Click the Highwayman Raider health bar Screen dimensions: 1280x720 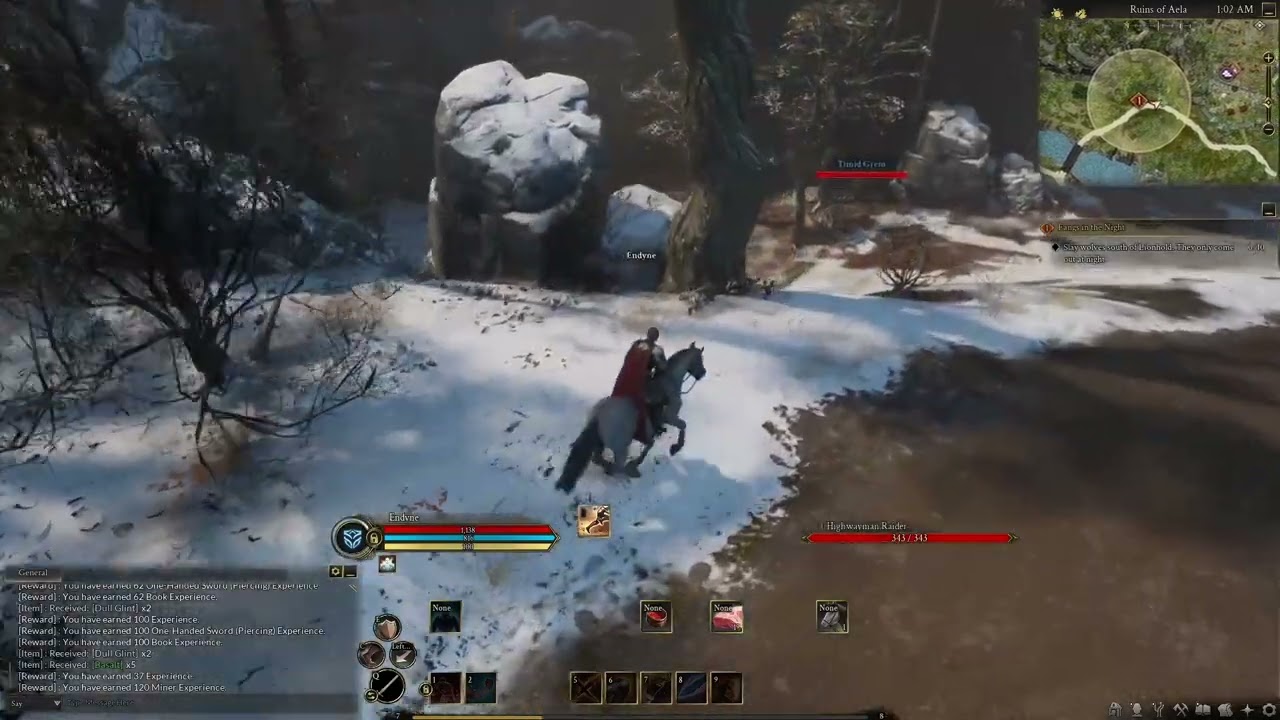[x=910, y=538]
